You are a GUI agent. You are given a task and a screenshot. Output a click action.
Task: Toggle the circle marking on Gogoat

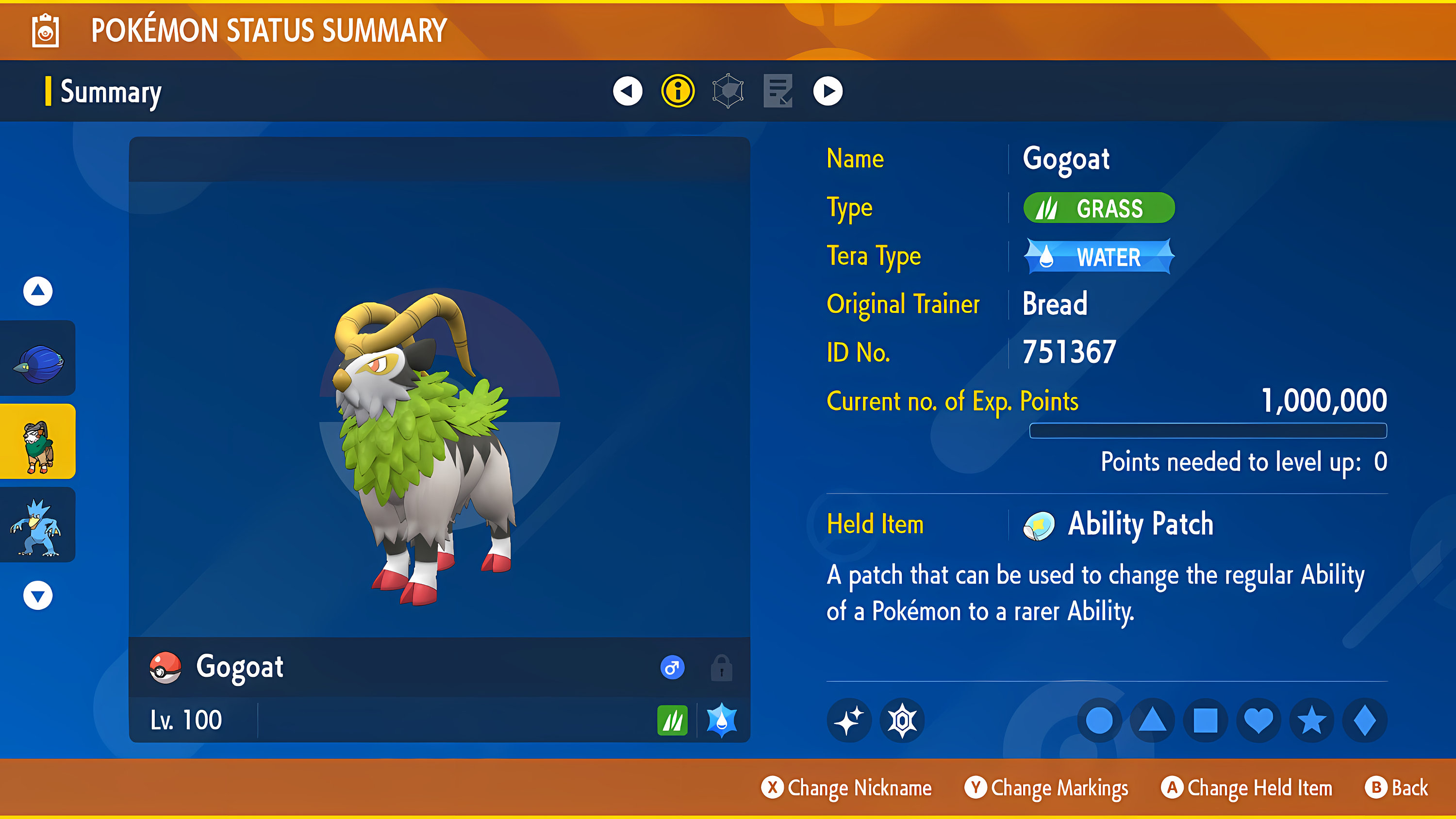[x=1099, y=720]
